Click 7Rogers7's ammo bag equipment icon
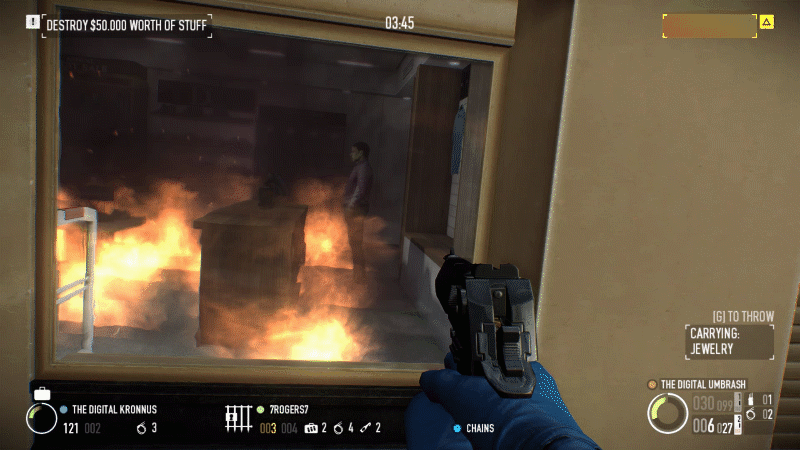This screenshot has height=450, width=800. (x=311, y=428)
